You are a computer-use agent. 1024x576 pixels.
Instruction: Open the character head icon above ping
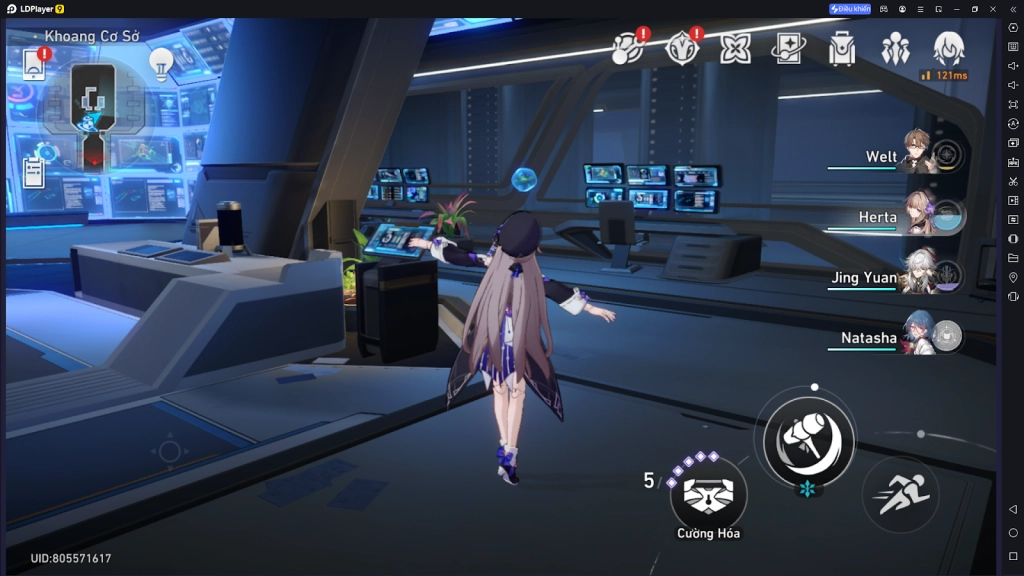tap(948, 47)
